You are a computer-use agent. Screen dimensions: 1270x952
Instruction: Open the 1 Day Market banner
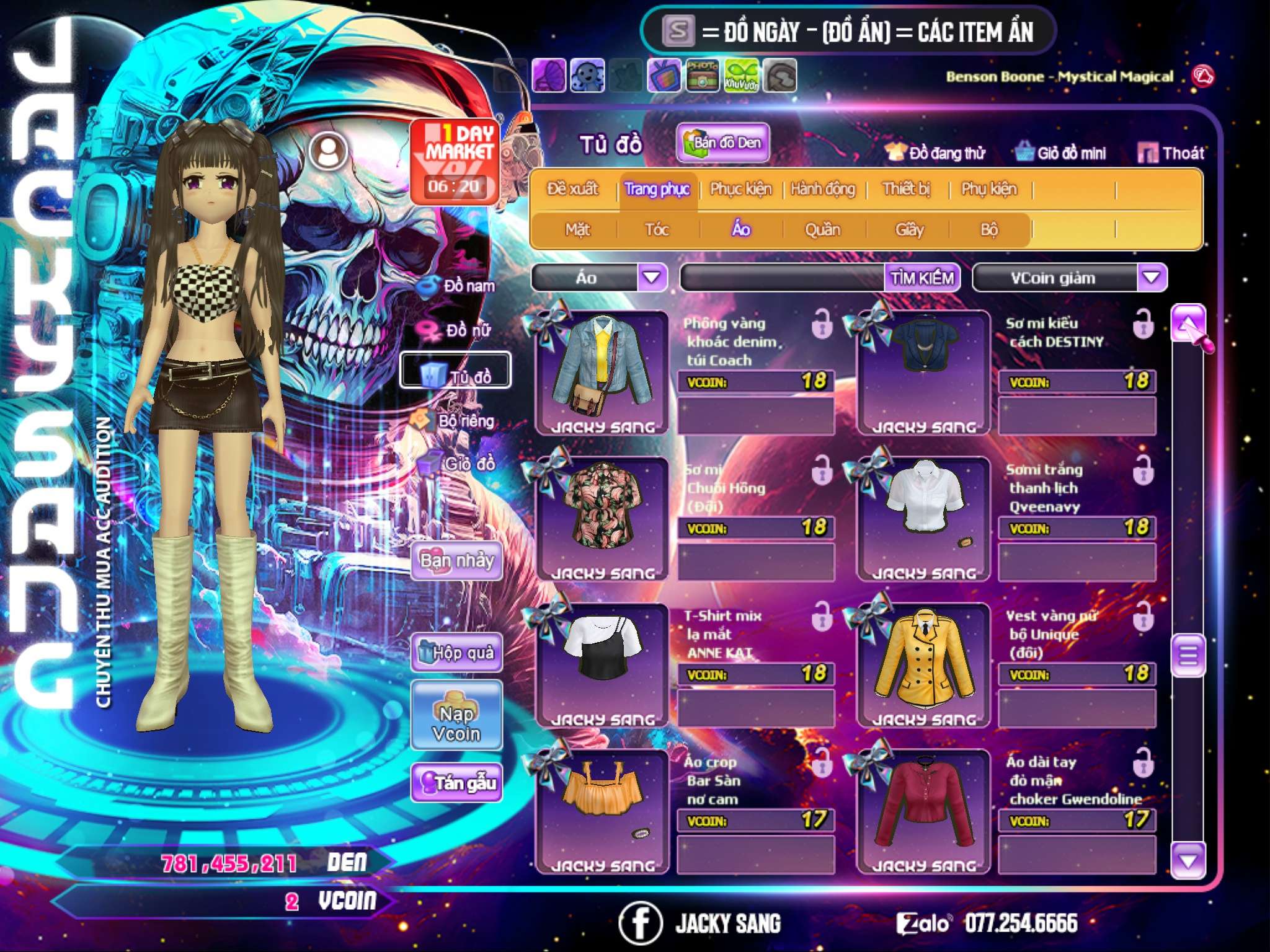tap(455, 161)
